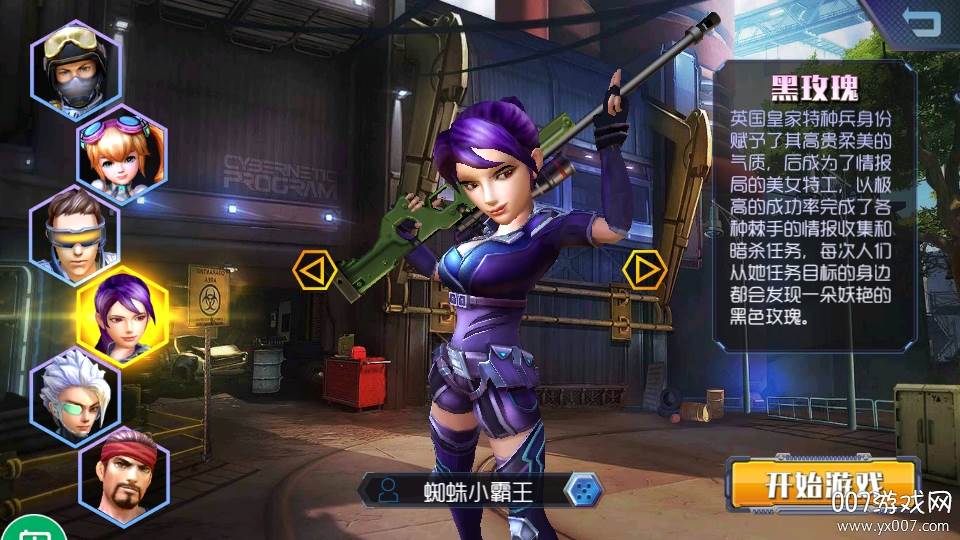This screenshot has height=540, width=960.
Task: Choose the white-haired character with green eyepiece
Action: (x=75, y=396)
